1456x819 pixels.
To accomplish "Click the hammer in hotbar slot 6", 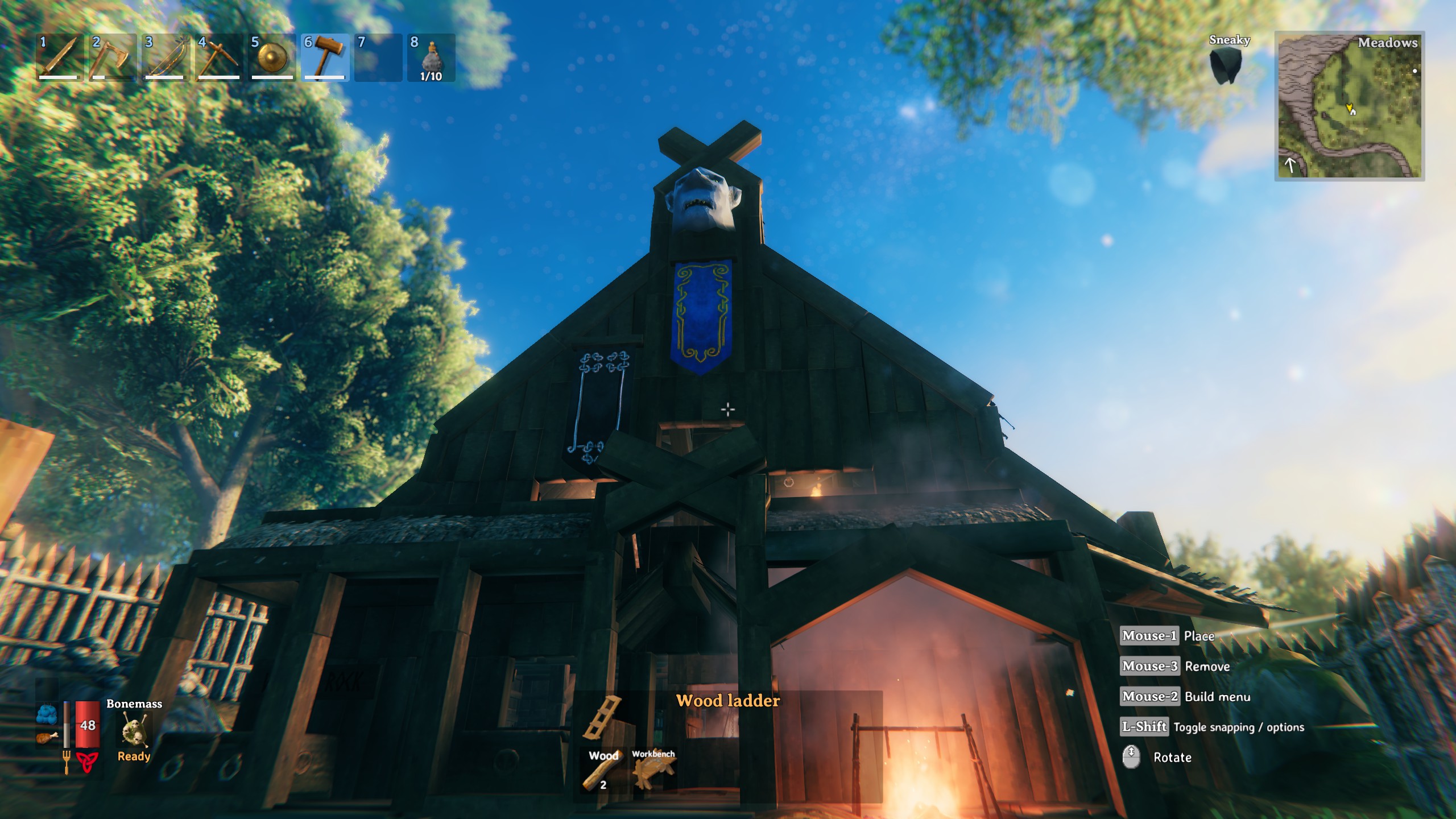I will point(325,57).
